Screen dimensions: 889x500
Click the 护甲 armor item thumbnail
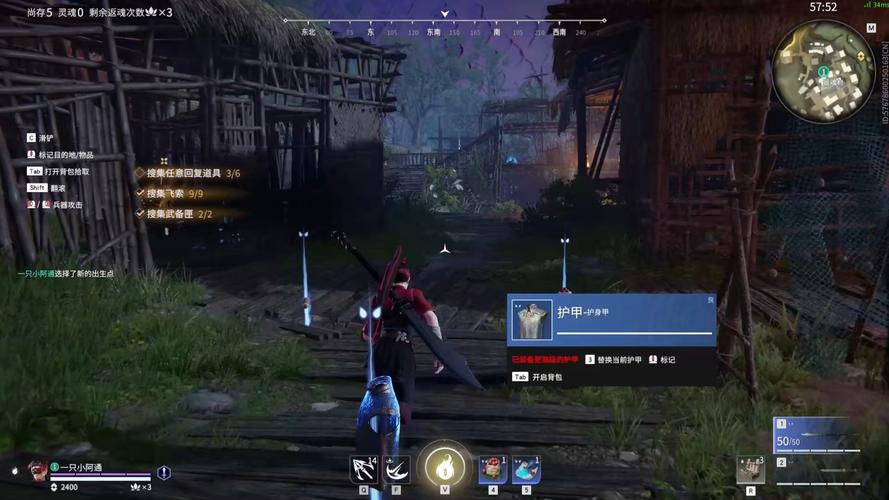tap(532, 320)
